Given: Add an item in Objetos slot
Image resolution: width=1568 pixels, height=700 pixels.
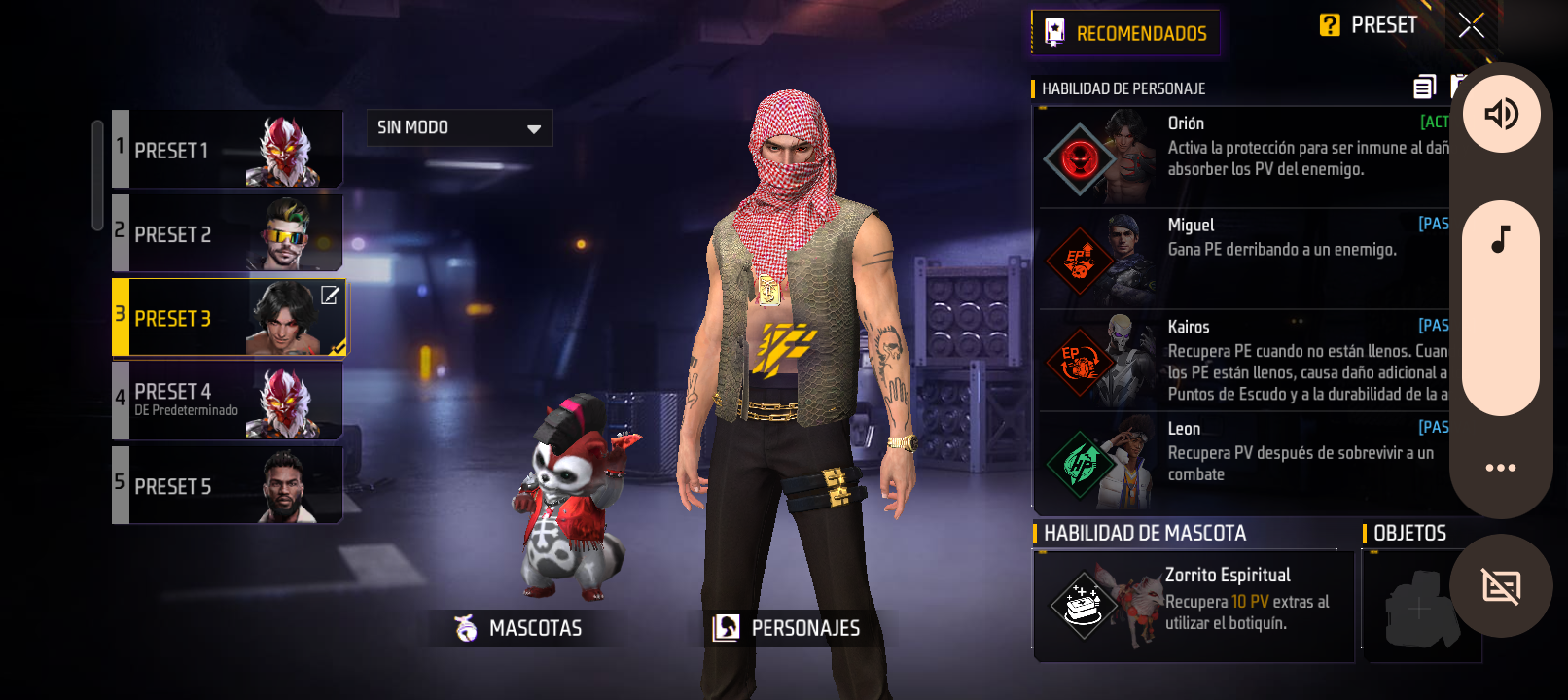Looking at the screenshot, I should (1419, 609).
